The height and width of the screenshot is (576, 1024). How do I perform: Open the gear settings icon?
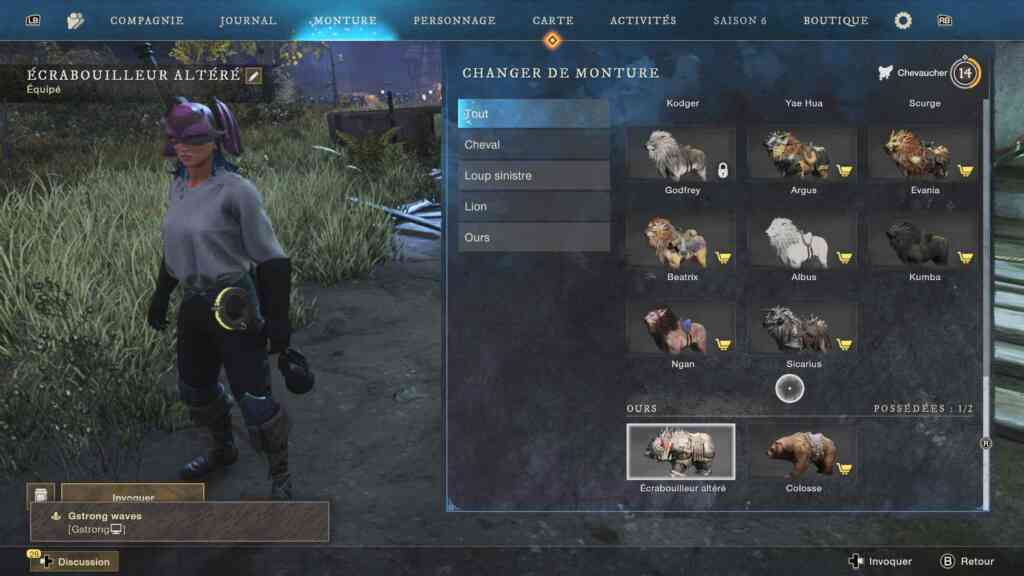(903, 21)
